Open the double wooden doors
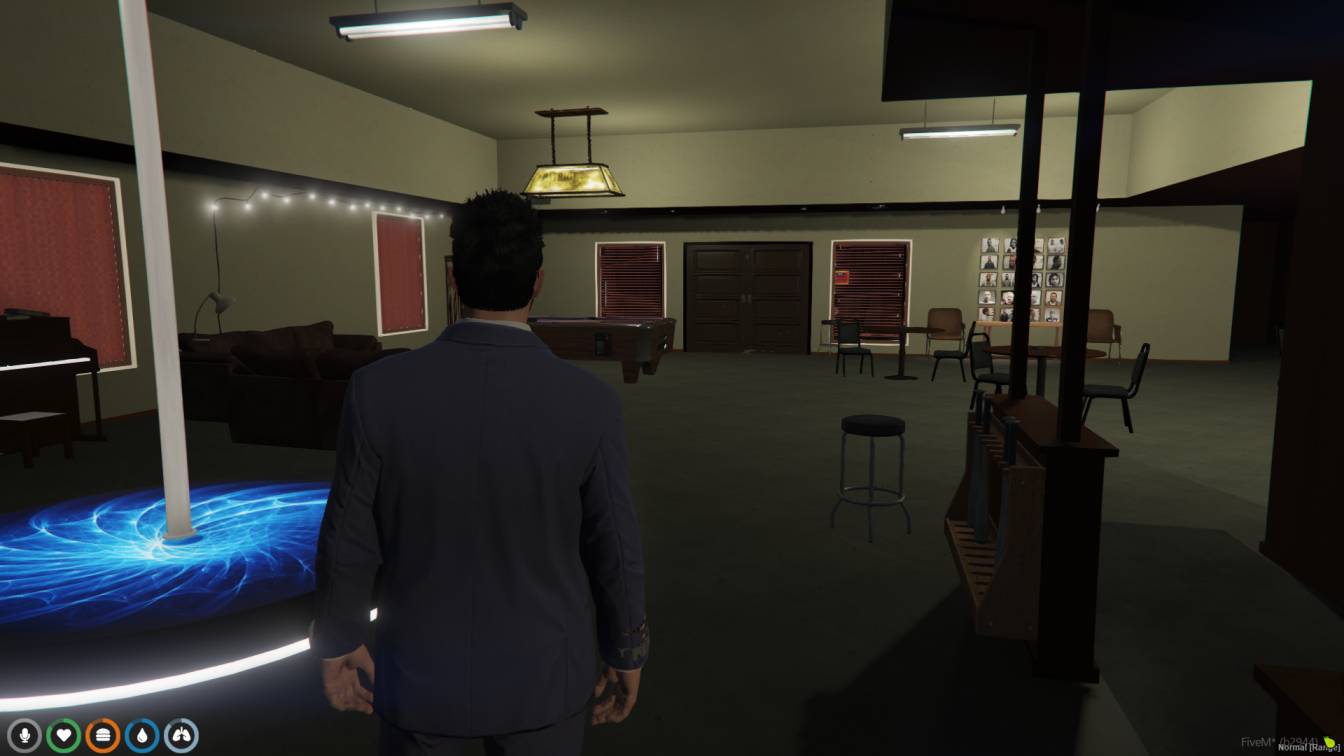This screenshot has height=756, width=1344. click(x=745, y=295)
